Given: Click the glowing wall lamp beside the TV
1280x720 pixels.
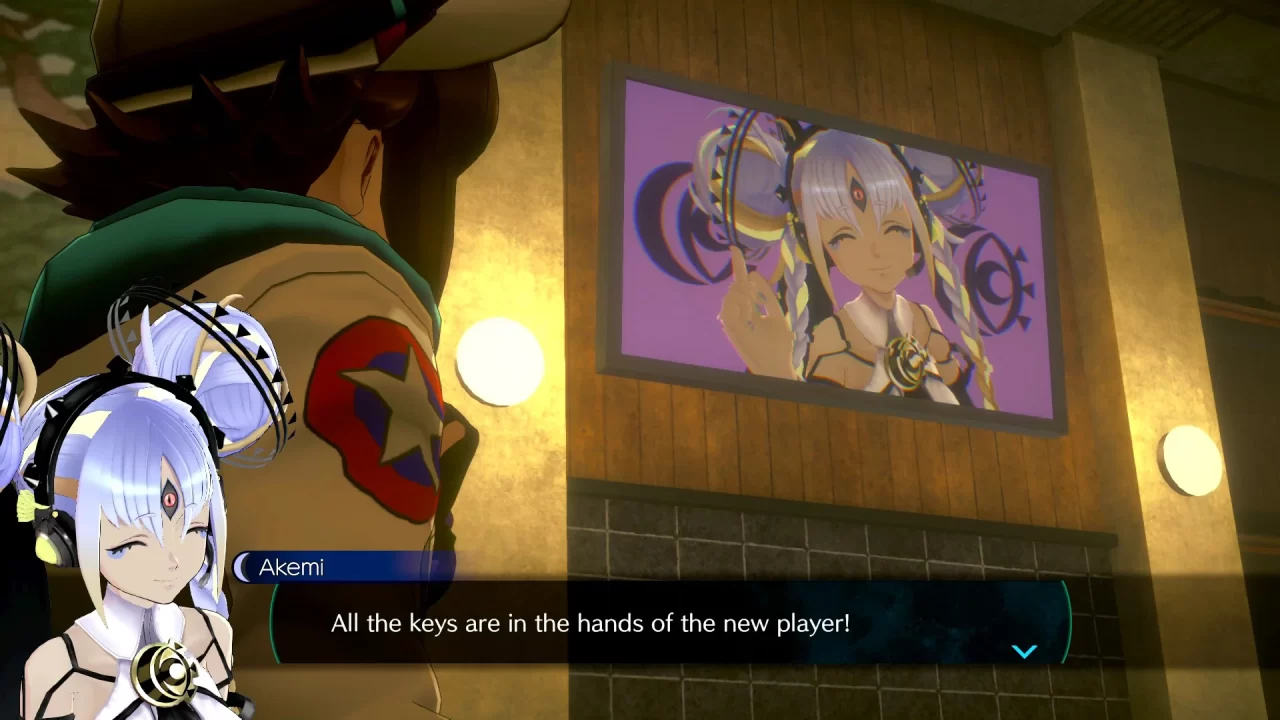Looking at the screenshot, I should tap(500, 360).
